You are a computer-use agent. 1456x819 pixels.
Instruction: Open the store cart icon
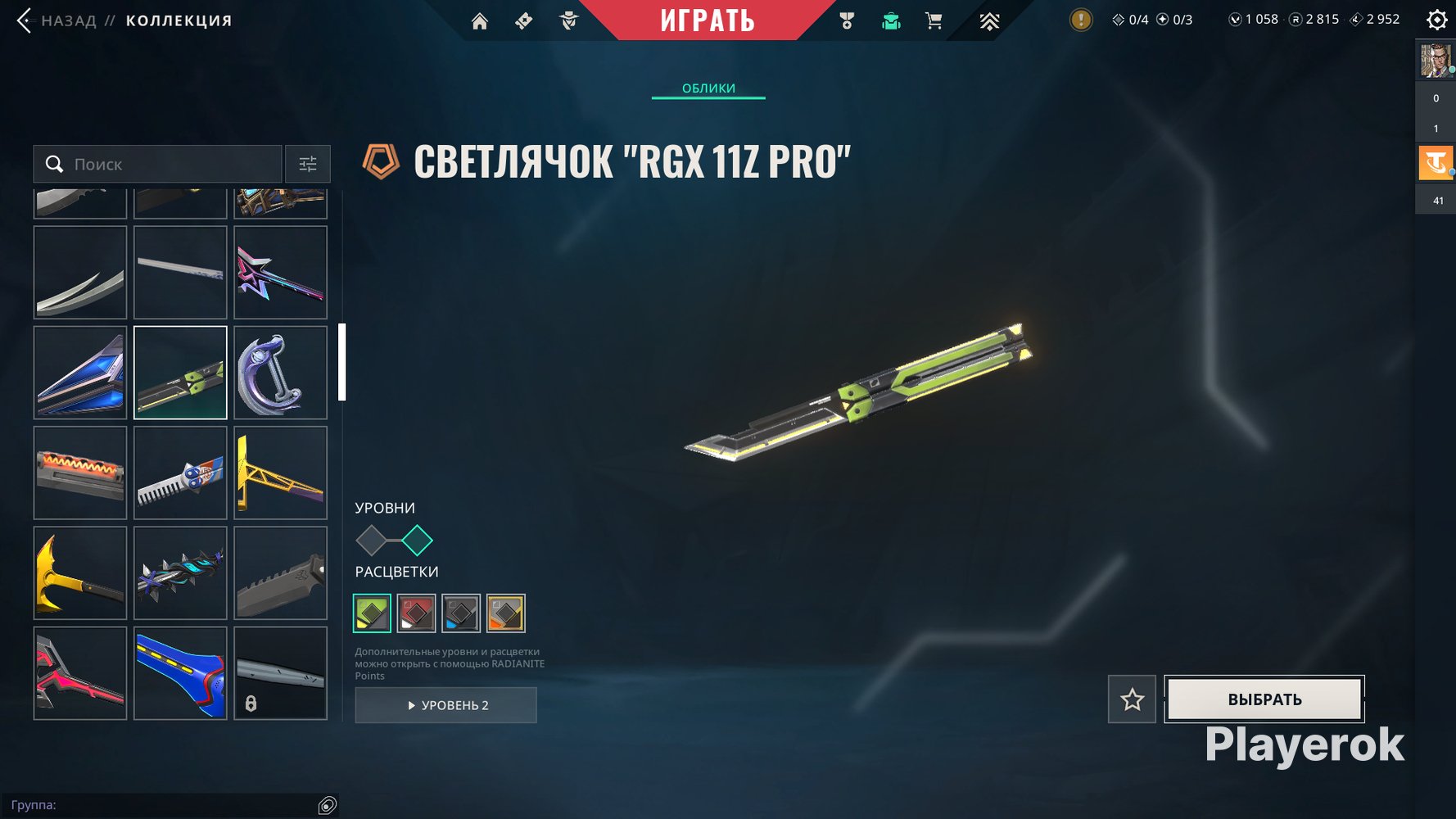[x=934, y=21]
